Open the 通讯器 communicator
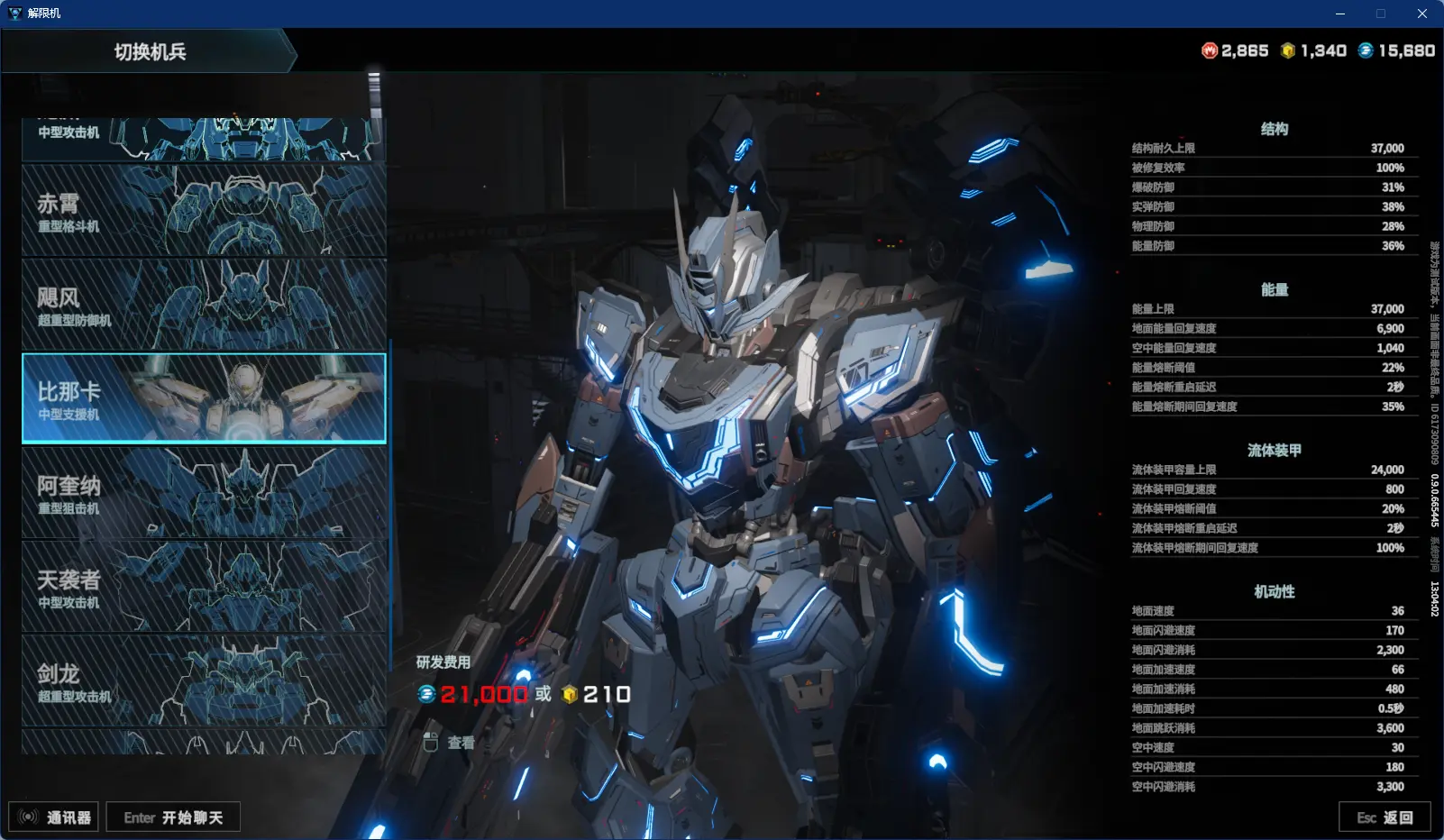1444x840 pixels. (54, 817)
